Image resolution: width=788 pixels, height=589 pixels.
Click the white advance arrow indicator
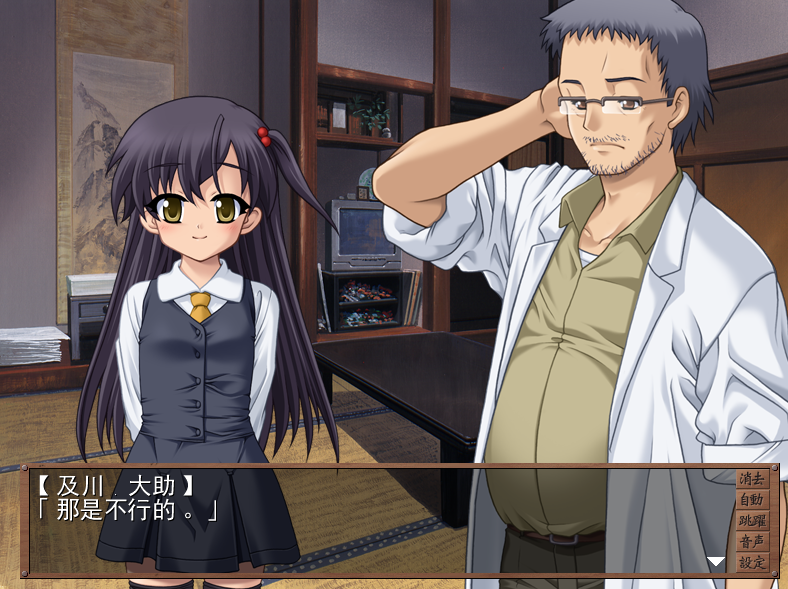pos(715,562)
